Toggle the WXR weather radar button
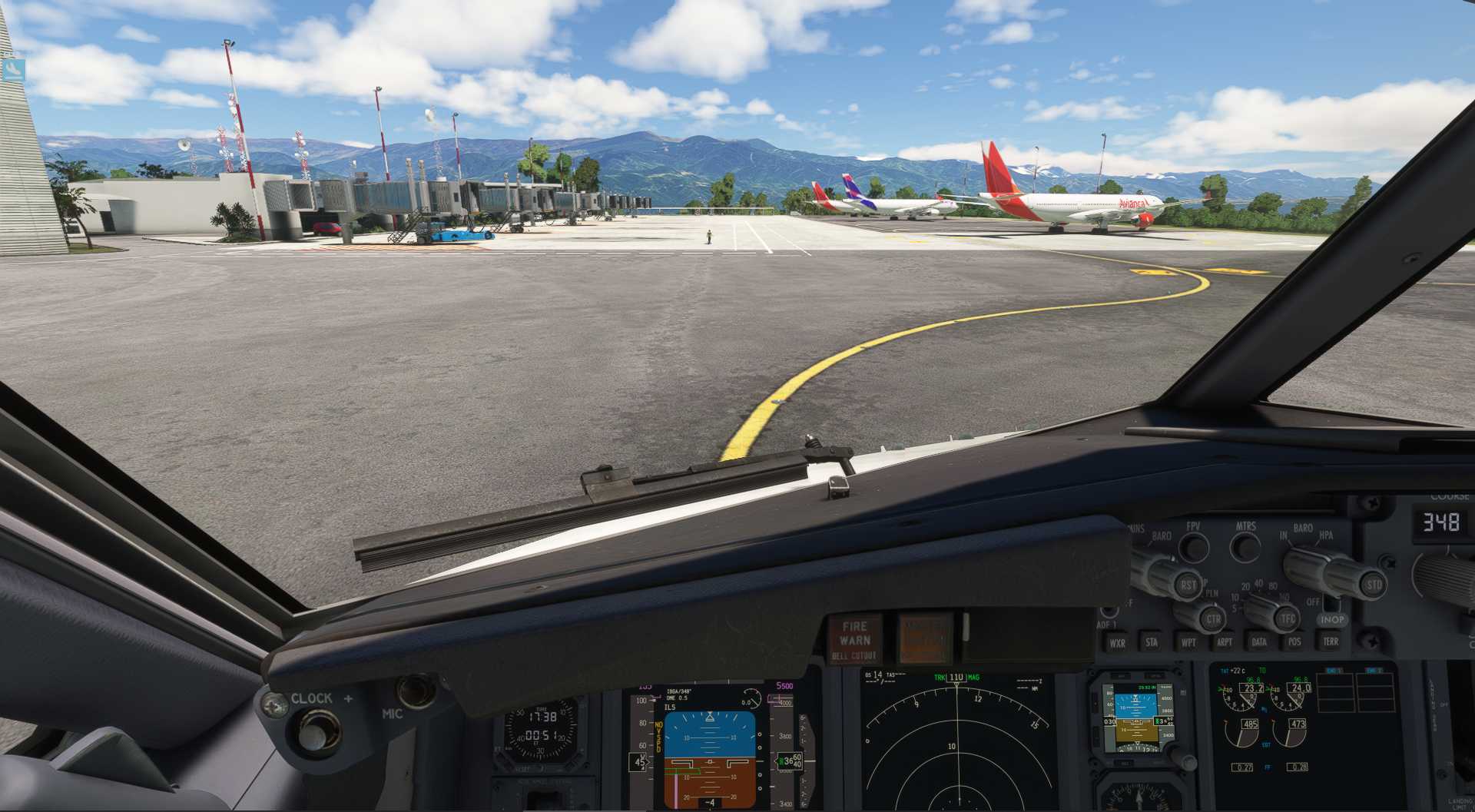1475x812 pixels. 1117,643
